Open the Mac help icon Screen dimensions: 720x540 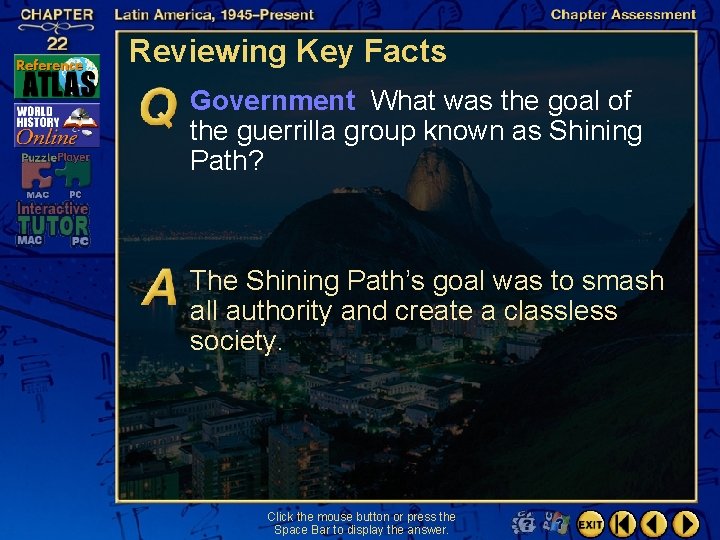click(x=523, y=523)
